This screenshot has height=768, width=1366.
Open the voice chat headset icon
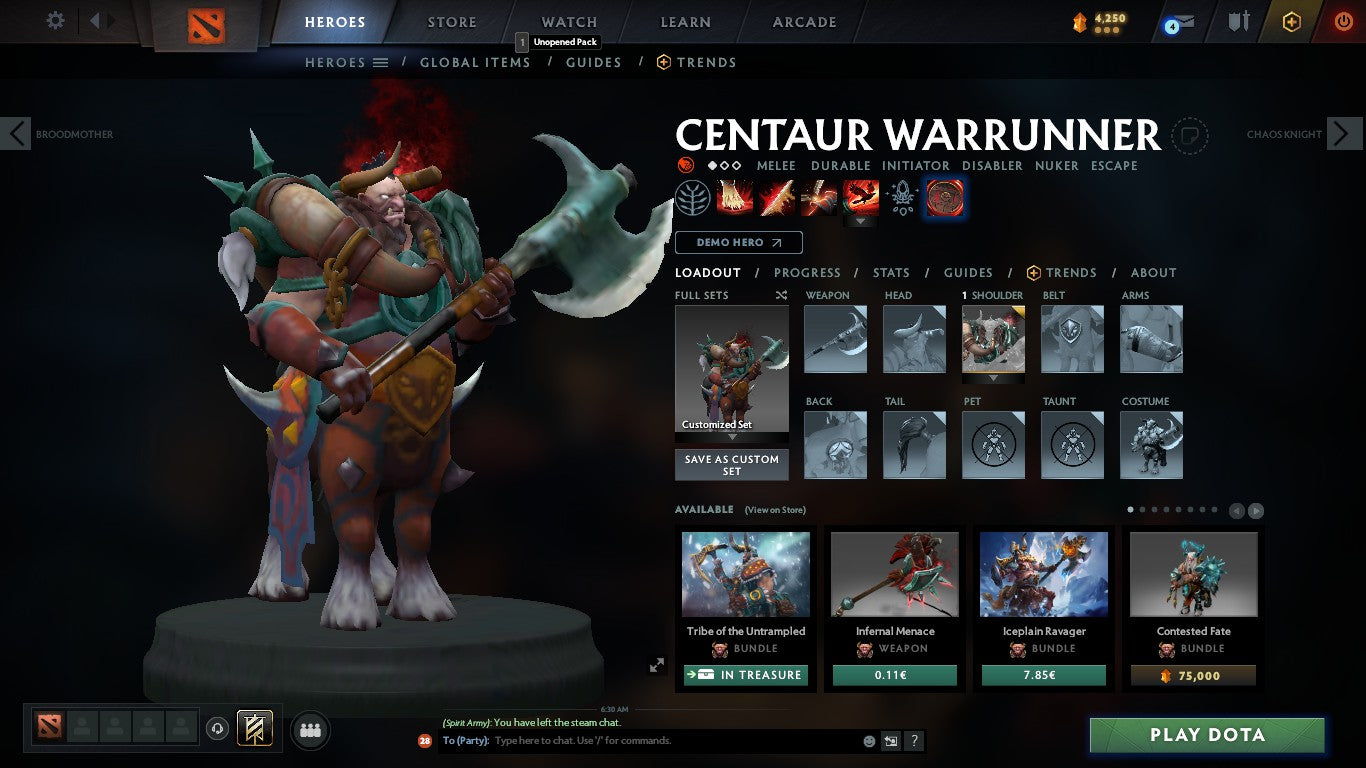tap(219, 730)
